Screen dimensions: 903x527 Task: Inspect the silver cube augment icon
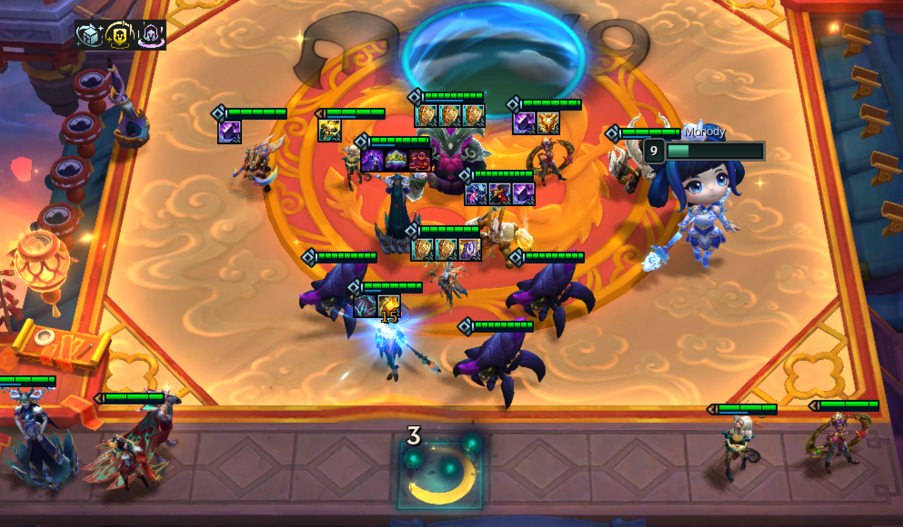pos(91,34)
